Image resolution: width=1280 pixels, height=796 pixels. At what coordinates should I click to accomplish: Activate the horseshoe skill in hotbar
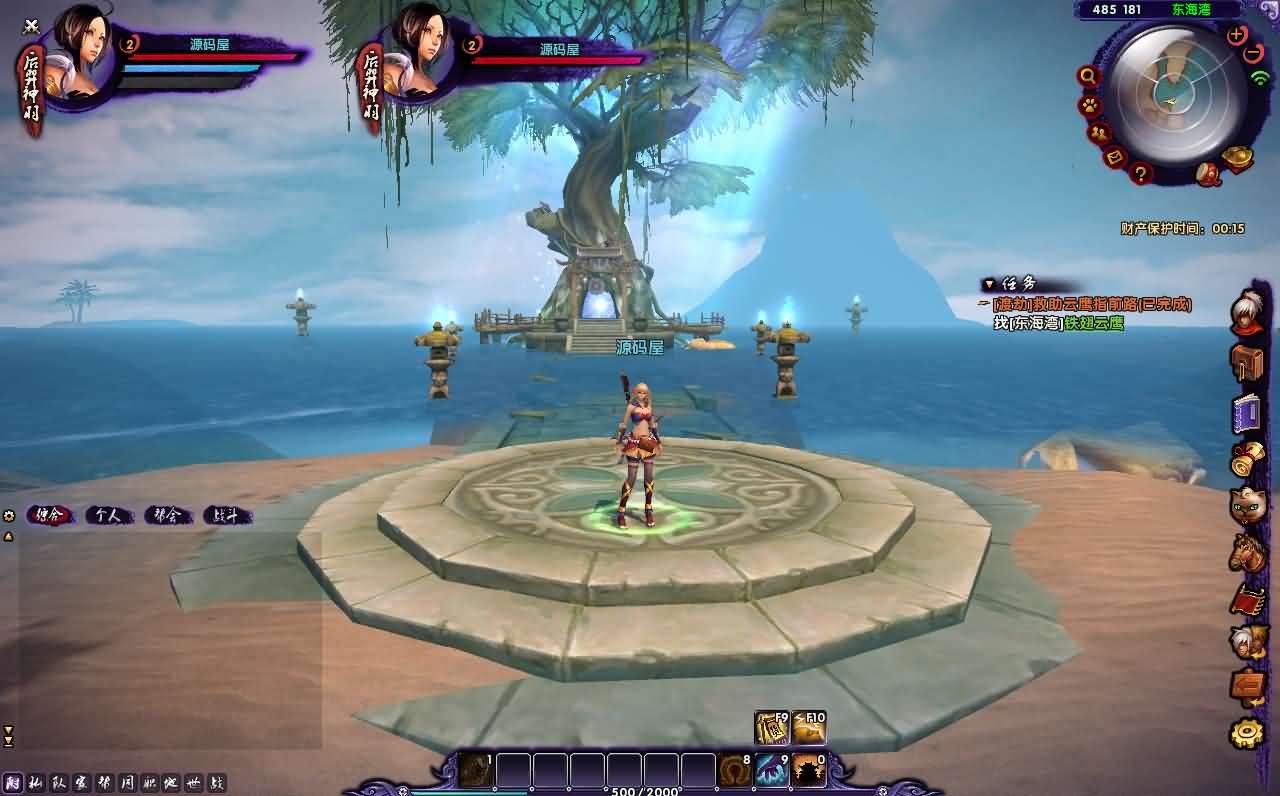(x=735, y=771)
